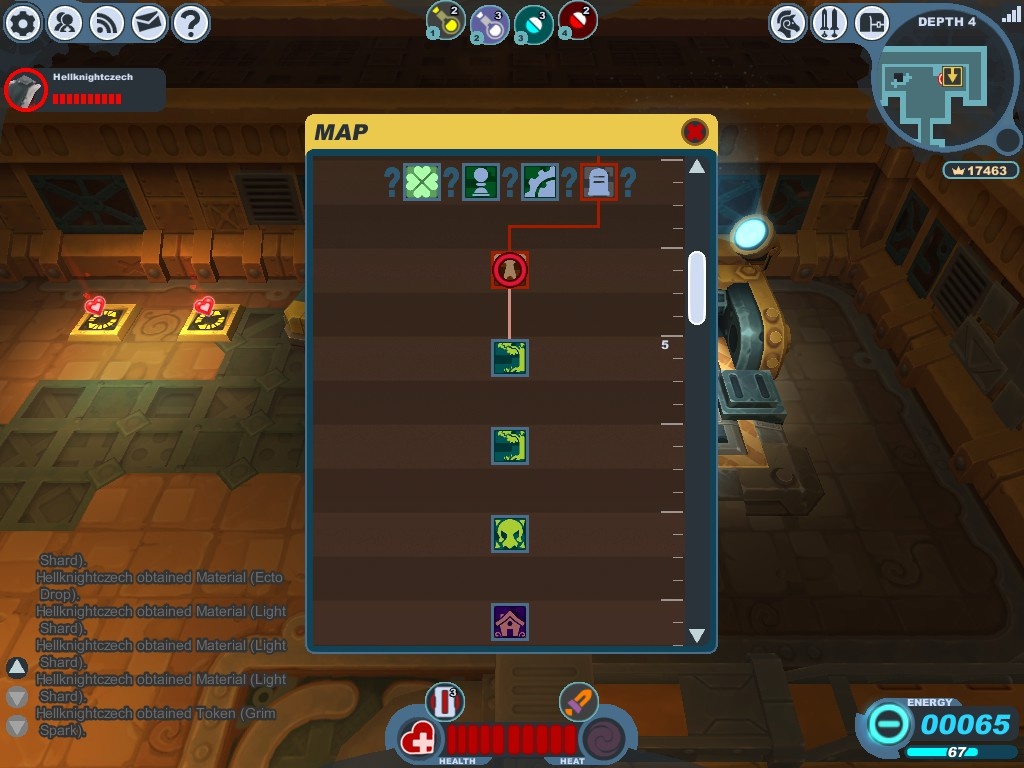The width and height of the screenshot is (1024, 768).
Task: Select the gravestone level tile on the map
Action: point(599,182)
